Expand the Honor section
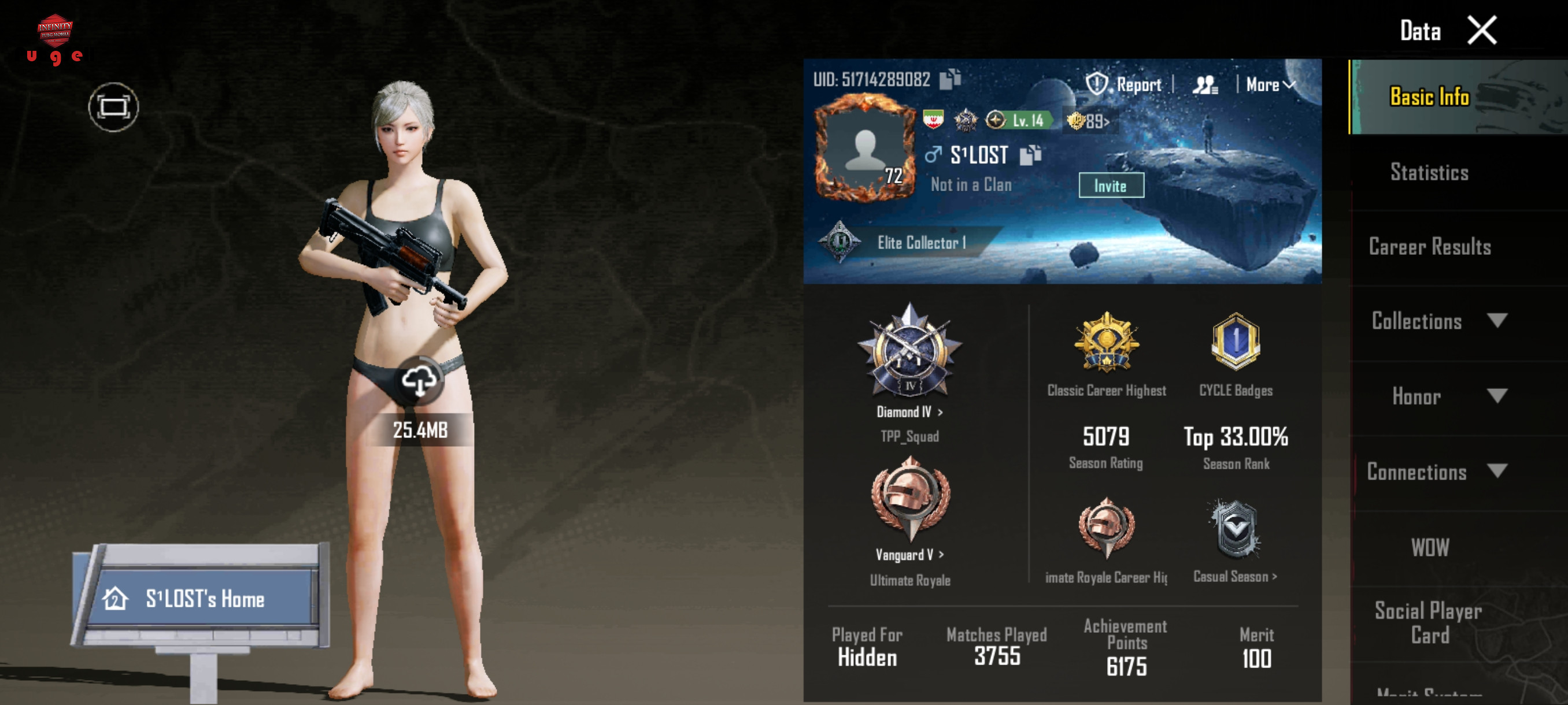This screenshot has height=705, width=1568. 1438,396
